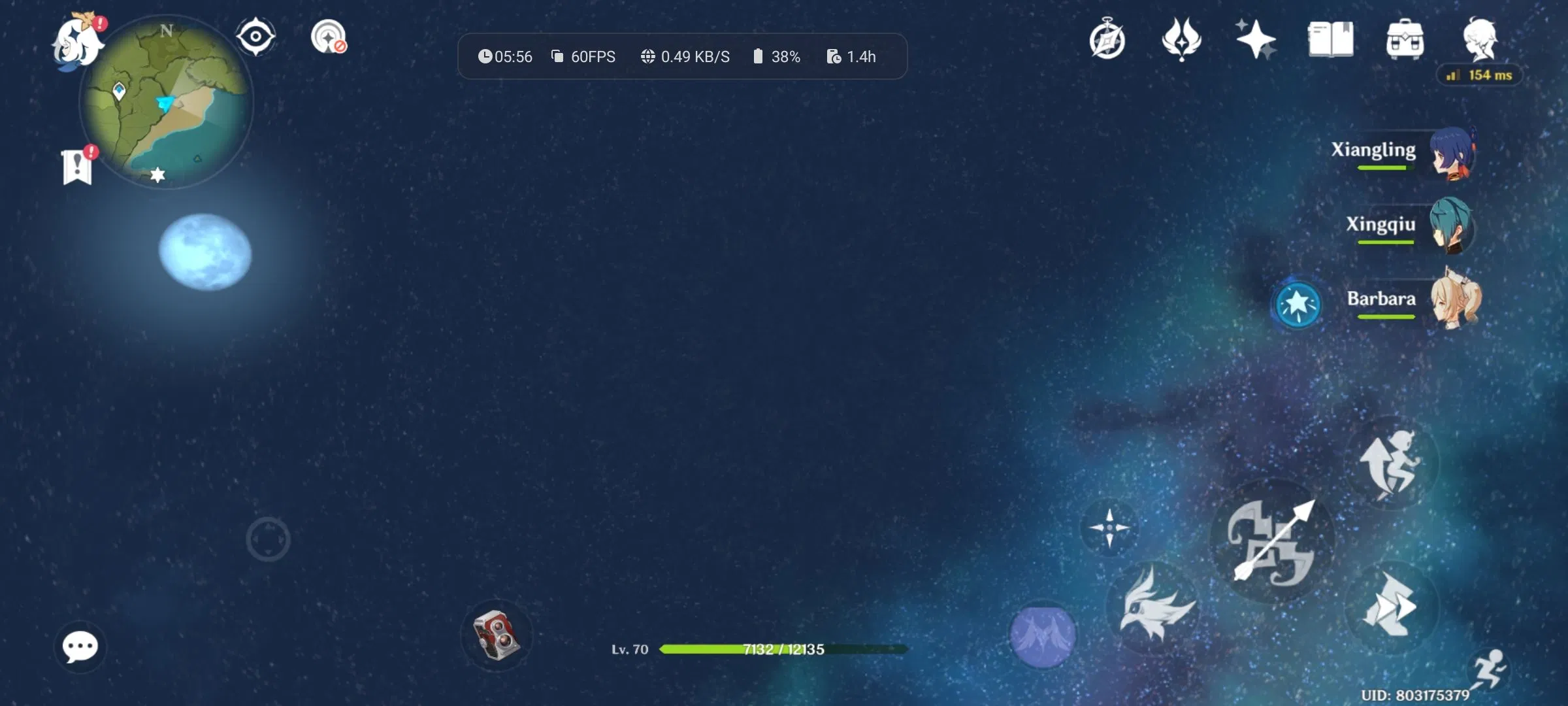The height and width of the screenshot is (706, 1568).
Task: Open the Battle Pass wings icon
Action: pyautogui.click(x=1183, y=39)
